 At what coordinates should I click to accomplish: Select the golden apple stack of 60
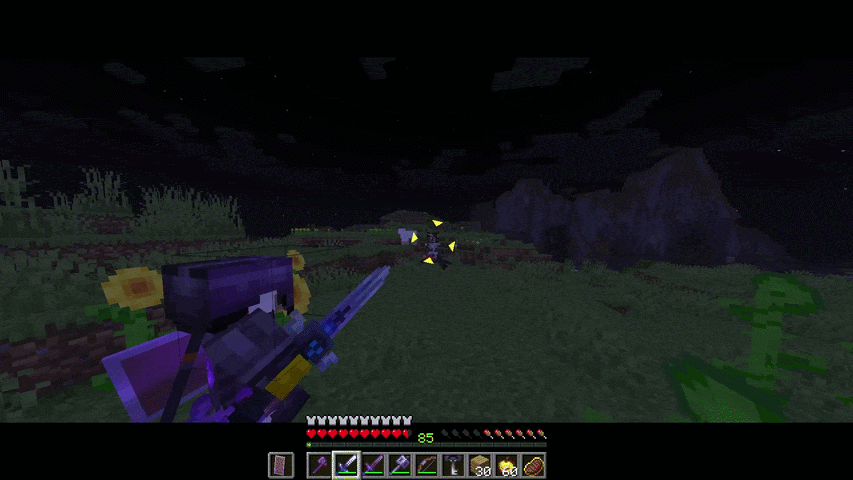(x=508, y=465)
